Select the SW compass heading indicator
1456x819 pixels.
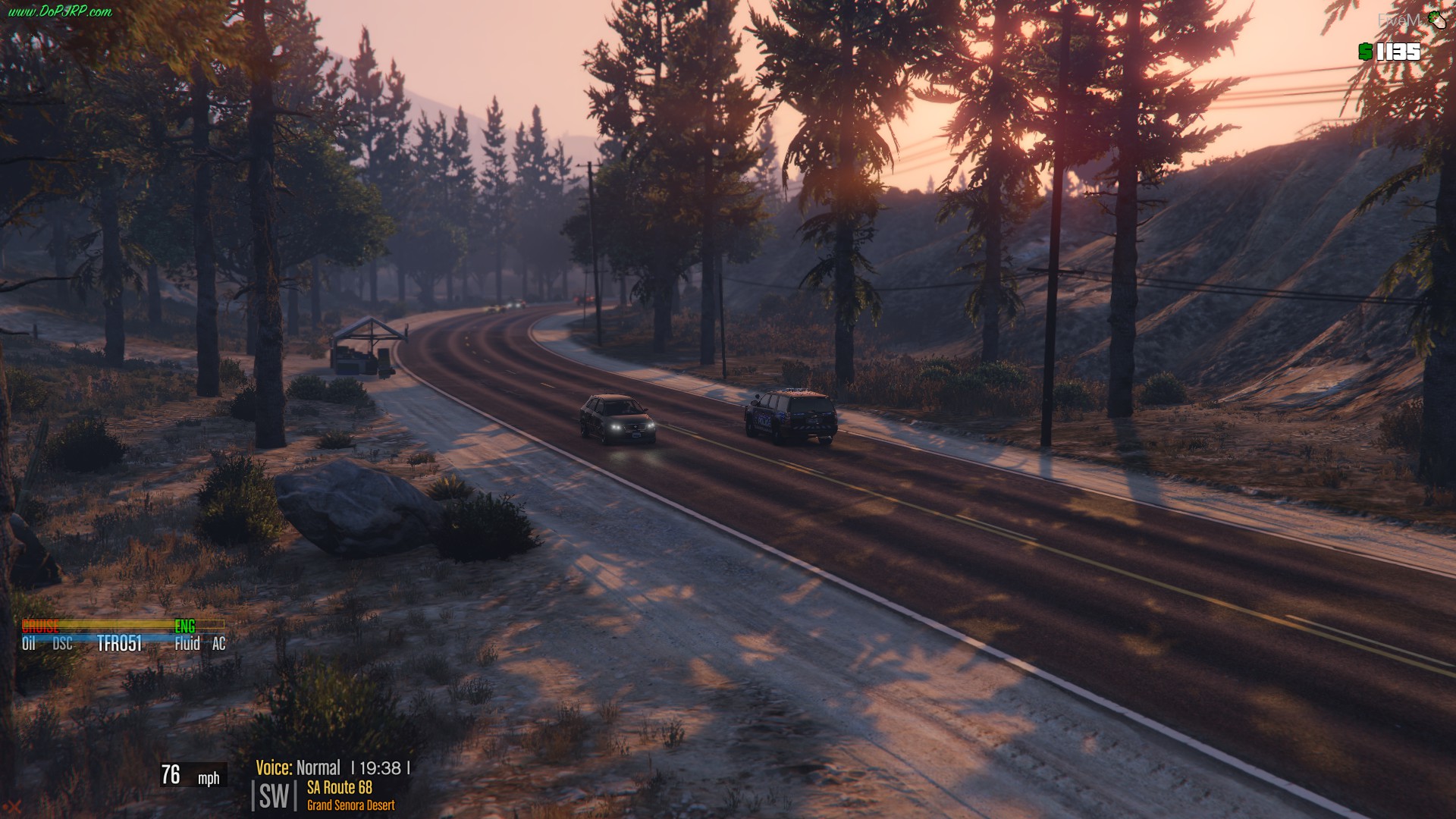click(x=274, y=795)
